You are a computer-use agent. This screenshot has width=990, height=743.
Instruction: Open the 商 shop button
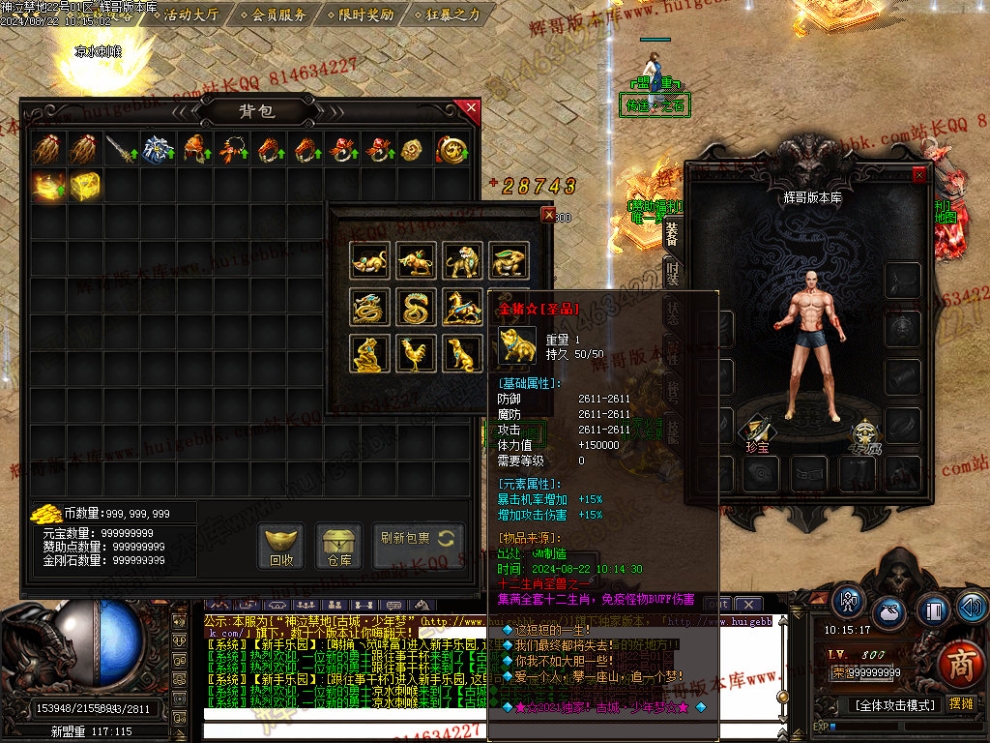tap(960, 663)
